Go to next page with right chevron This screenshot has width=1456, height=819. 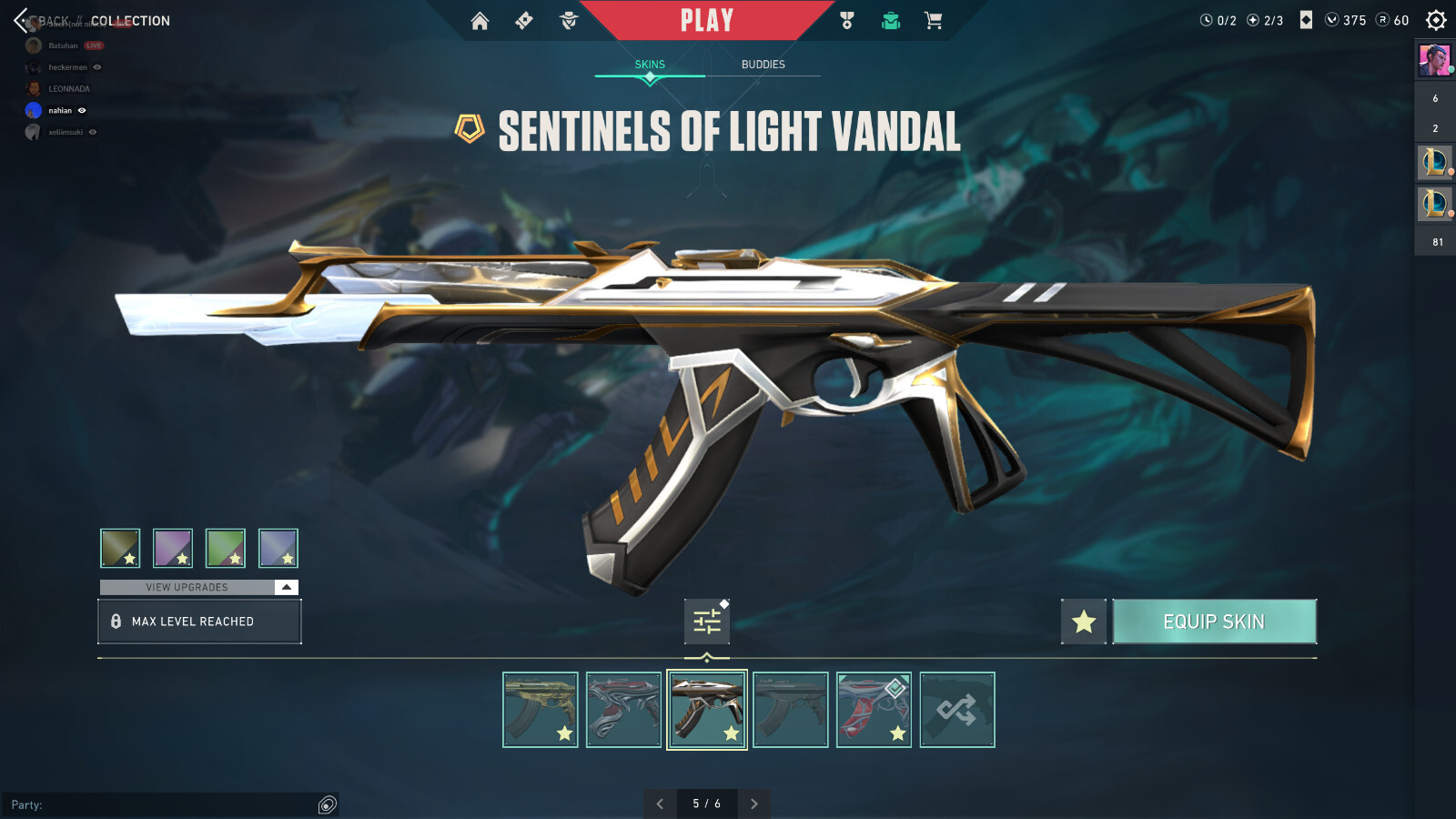753,804
